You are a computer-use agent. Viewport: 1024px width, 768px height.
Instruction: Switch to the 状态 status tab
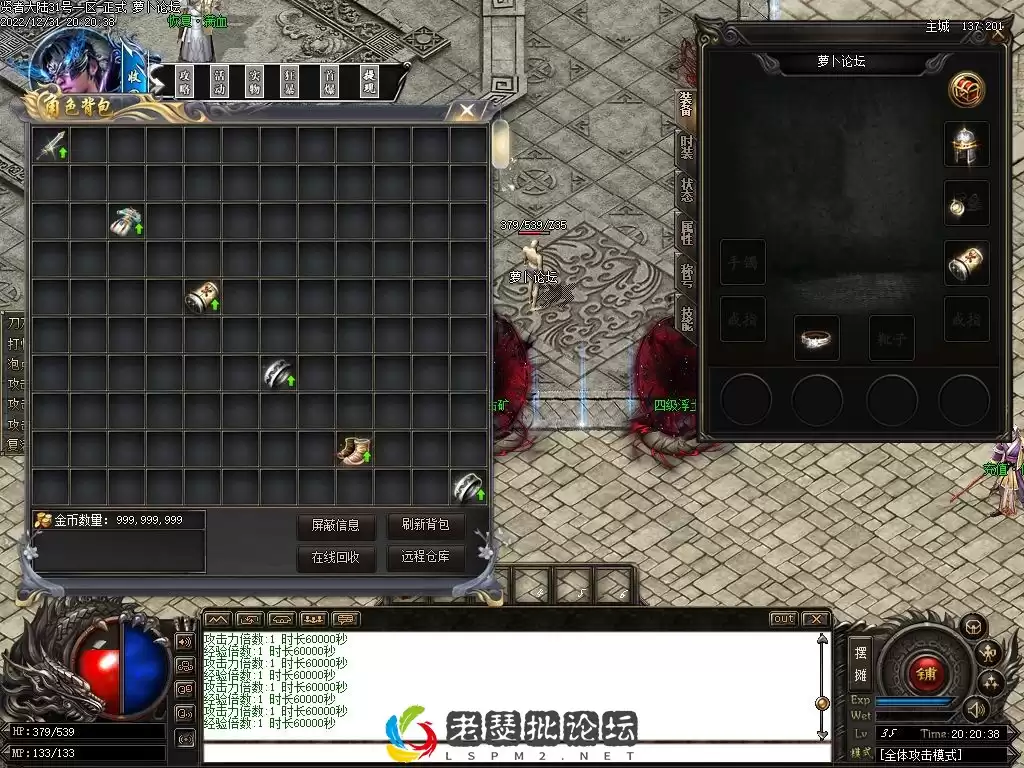tap(687, 190)
